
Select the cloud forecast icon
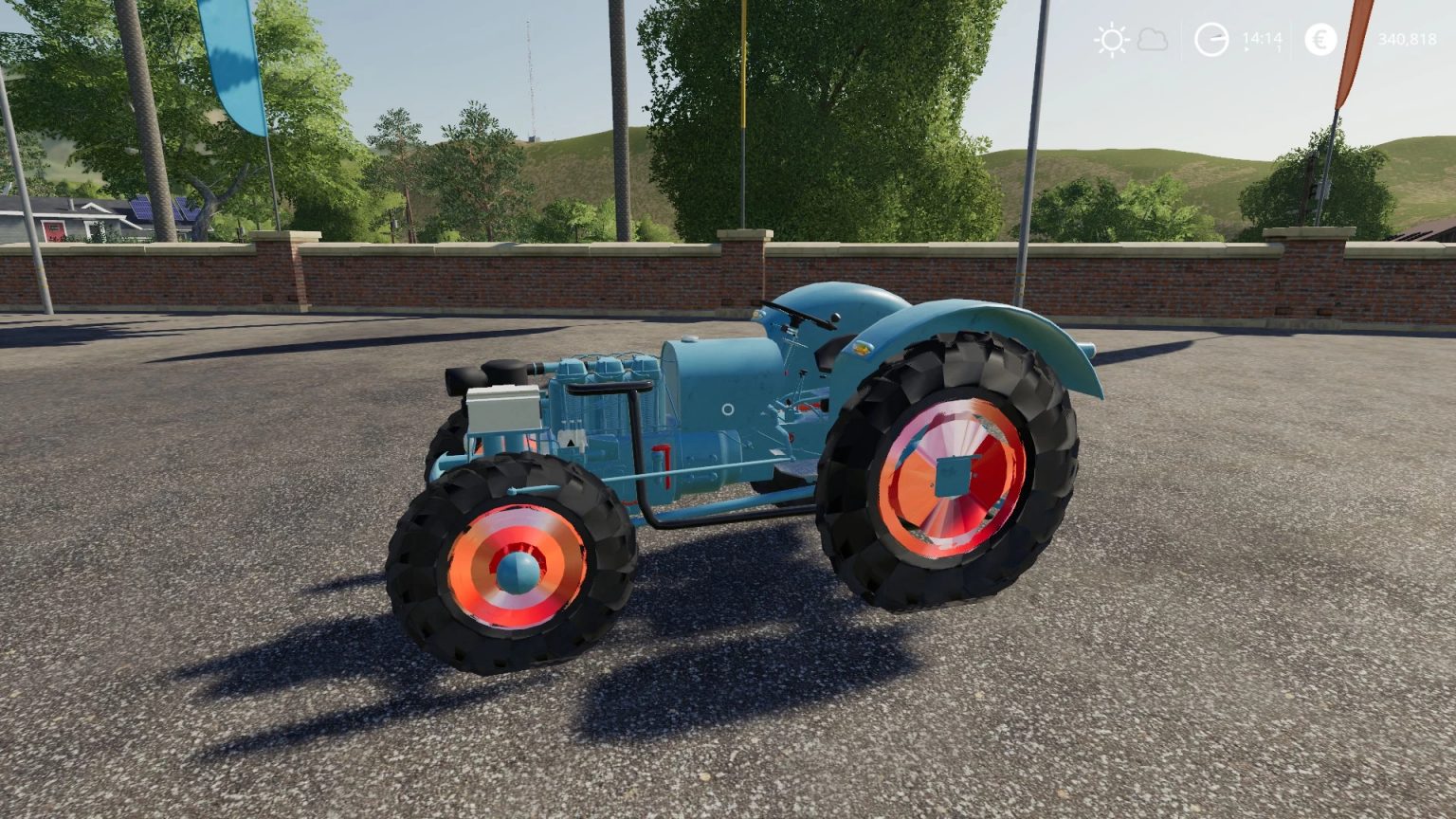click(1153, 40)
